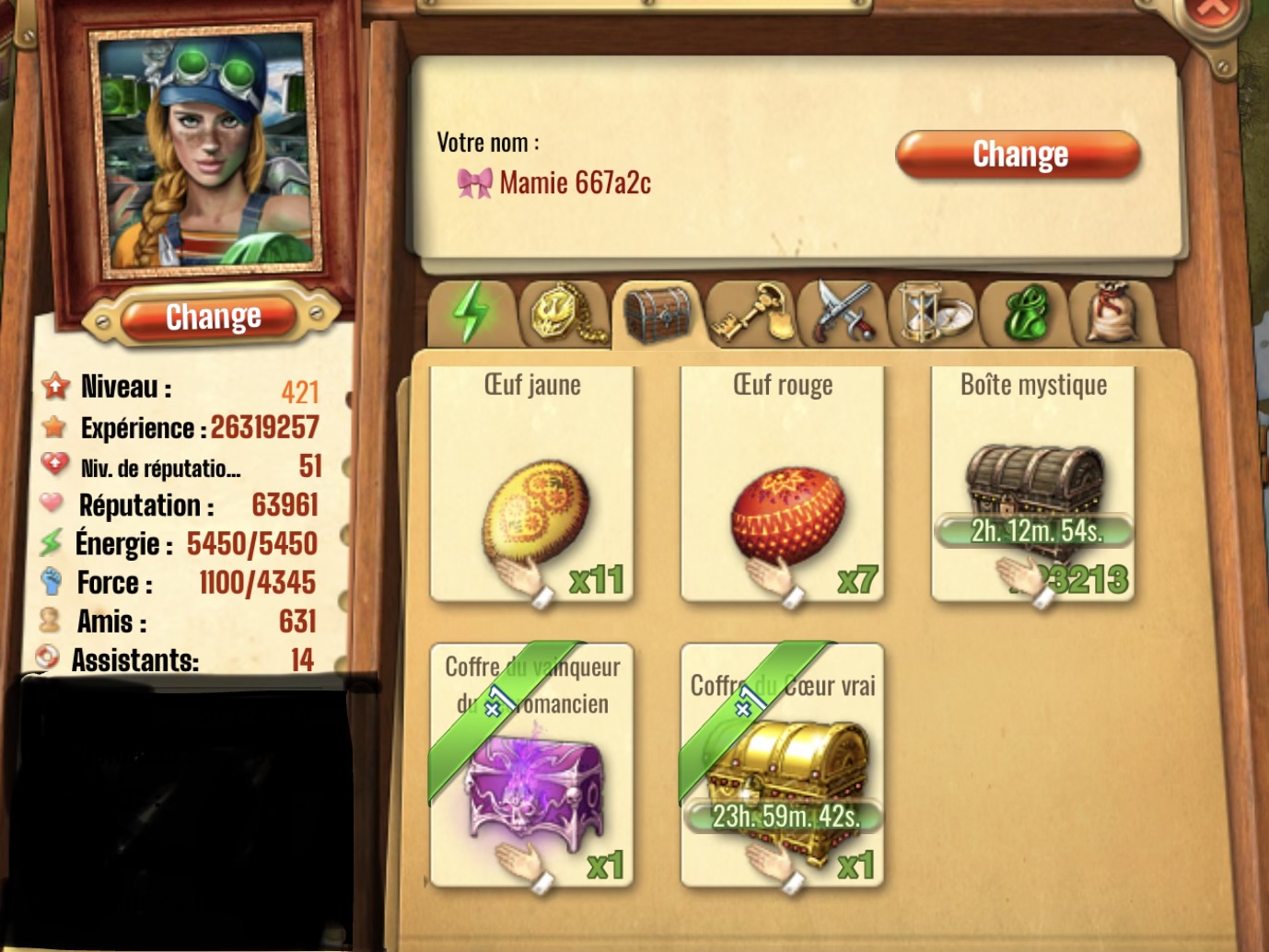Select the treasure chest tab
The width and height of the screenshot is (1269, 952).
(x=657, y=314)
